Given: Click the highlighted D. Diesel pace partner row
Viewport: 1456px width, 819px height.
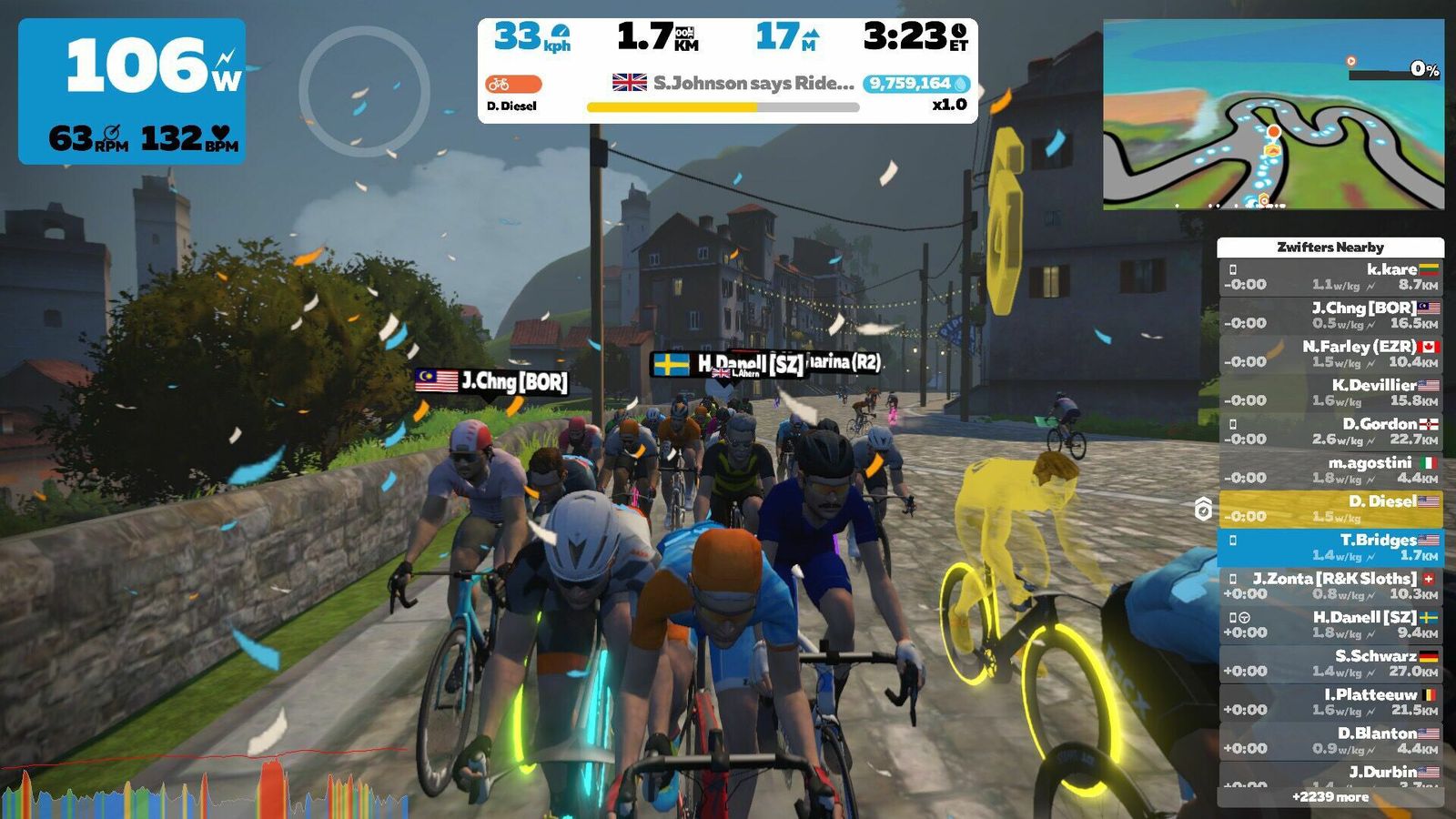Looking at the screenshot, I should click(1330, 509).
